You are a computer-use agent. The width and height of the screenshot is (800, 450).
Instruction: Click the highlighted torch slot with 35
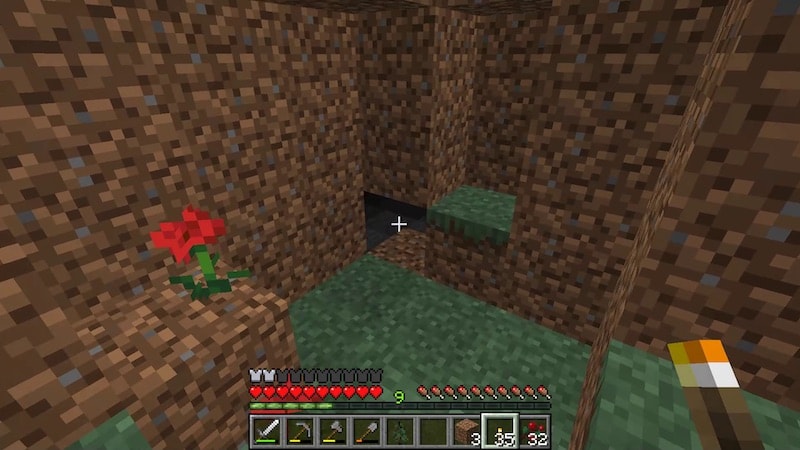click(x=500, y=431)
